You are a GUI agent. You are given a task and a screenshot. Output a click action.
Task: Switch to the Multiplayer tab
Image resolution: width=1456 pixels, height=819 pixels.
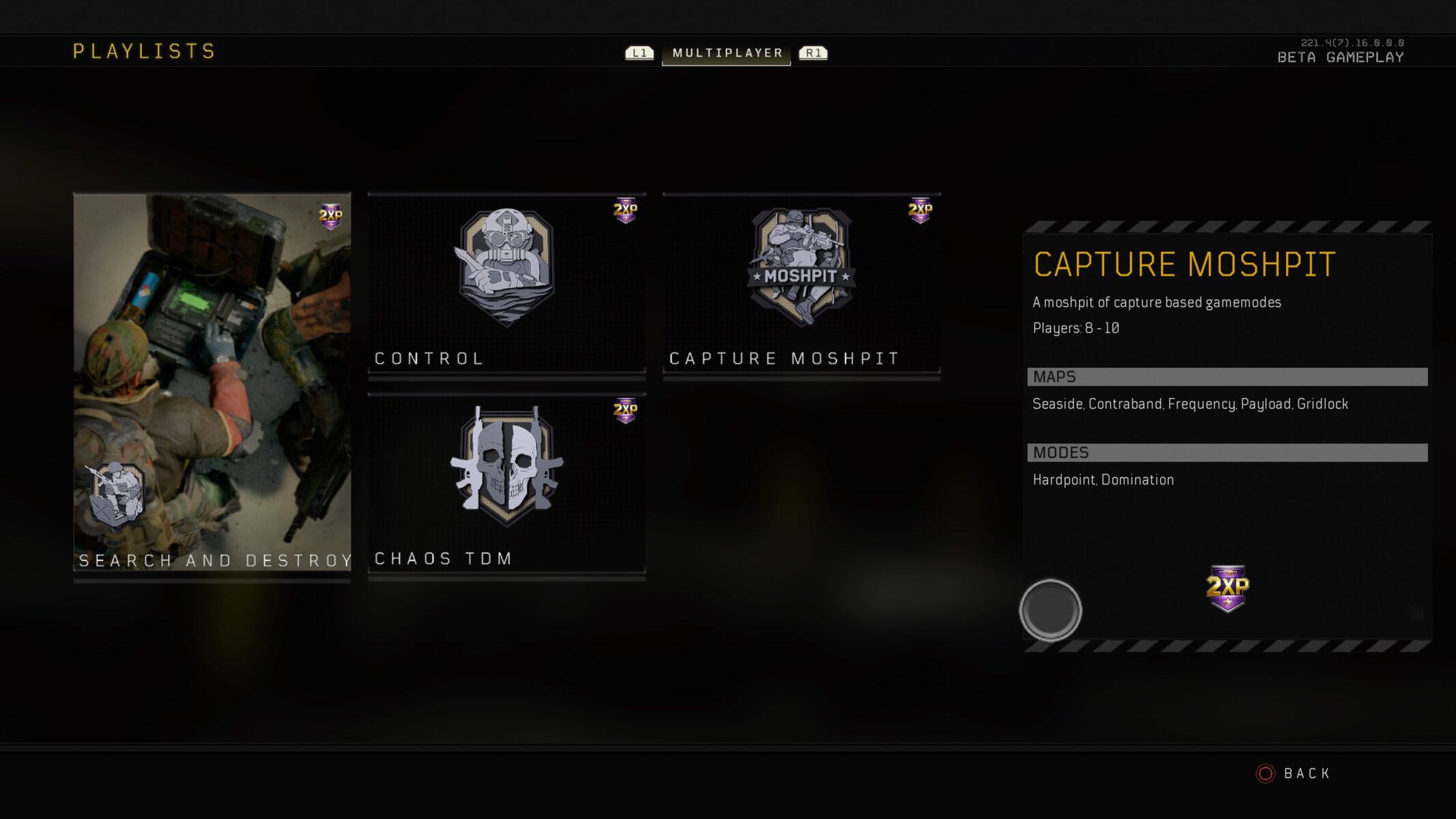tap(727, 53)
